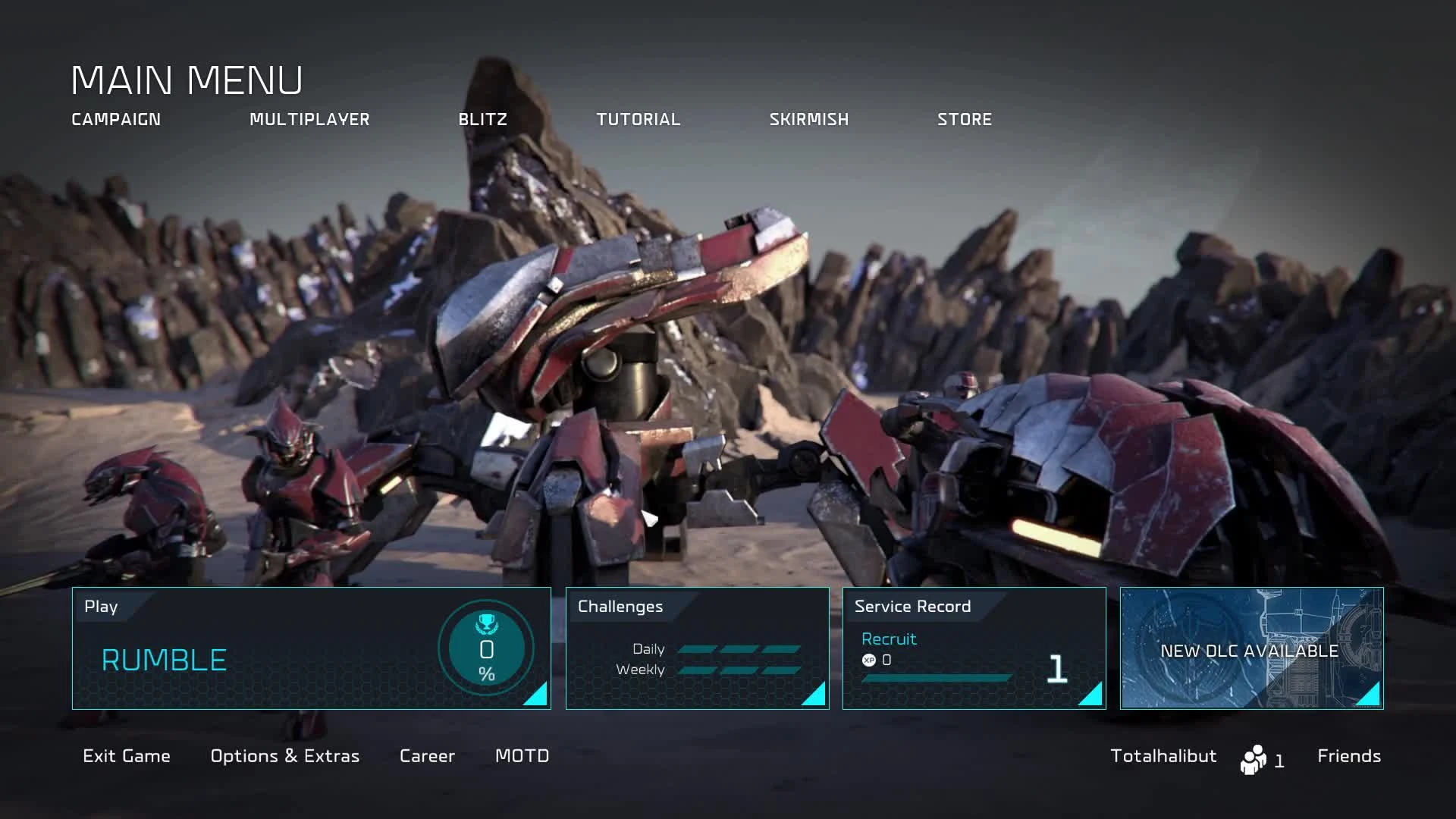
Task: Open the Friends list
Action: point(1348,756)
